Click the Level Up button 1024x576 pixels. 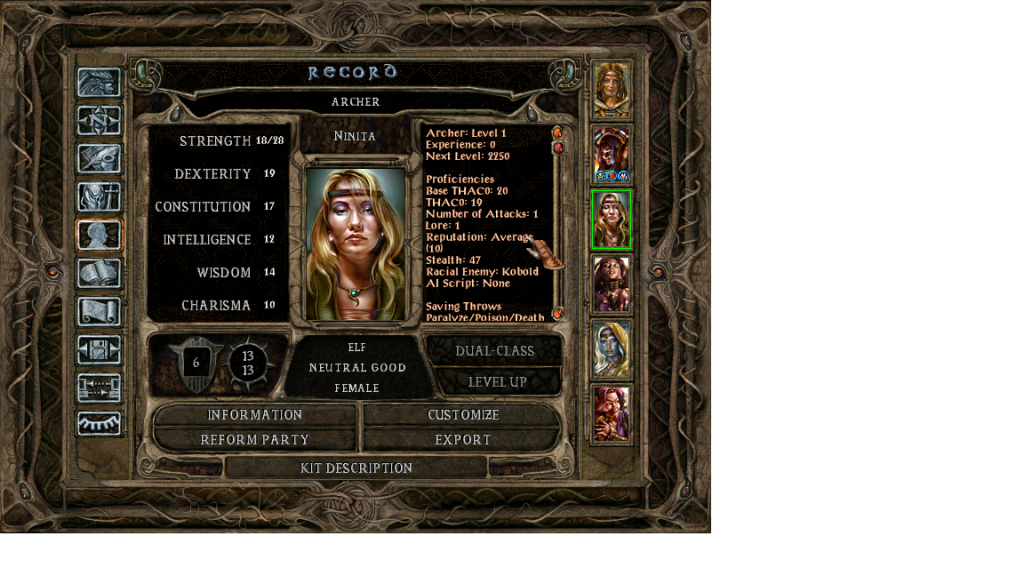pos(497,382)
